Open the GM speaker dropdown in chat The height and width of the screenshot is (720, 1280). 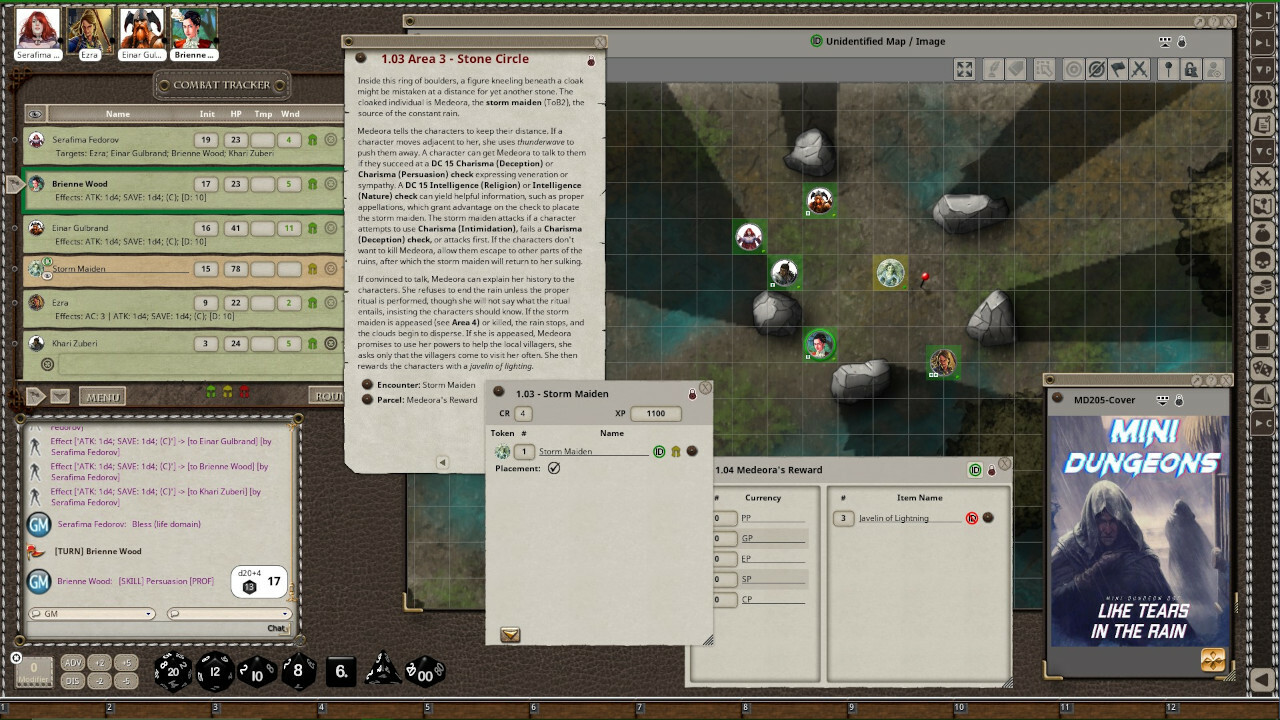tap(92, 614)
